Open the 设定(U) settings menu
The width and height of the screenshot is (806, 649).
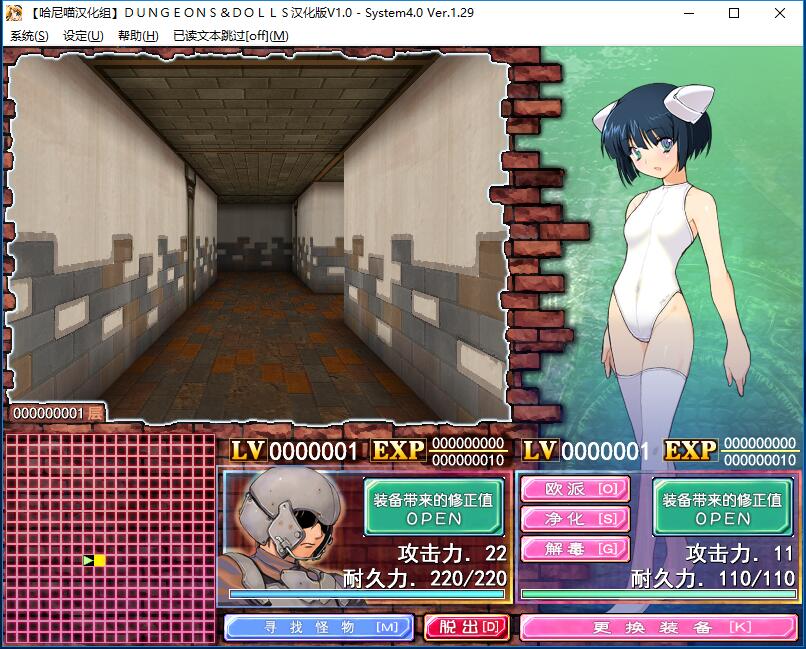[x=83, y=36]
